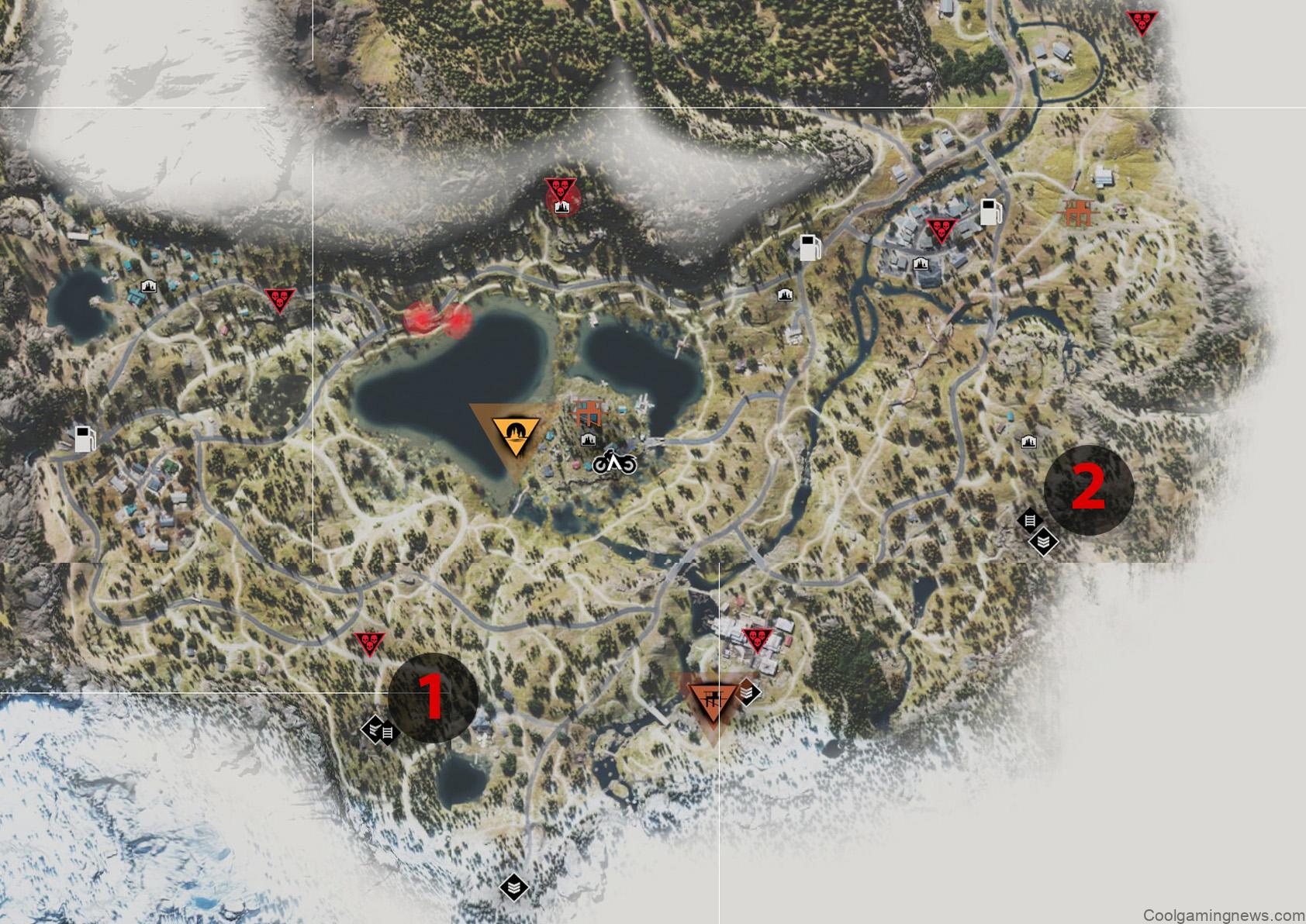Select the horde marker in the western hills
Image resolution: width=1306 pixels, height=924 pixels.
(x=279, y=298)
